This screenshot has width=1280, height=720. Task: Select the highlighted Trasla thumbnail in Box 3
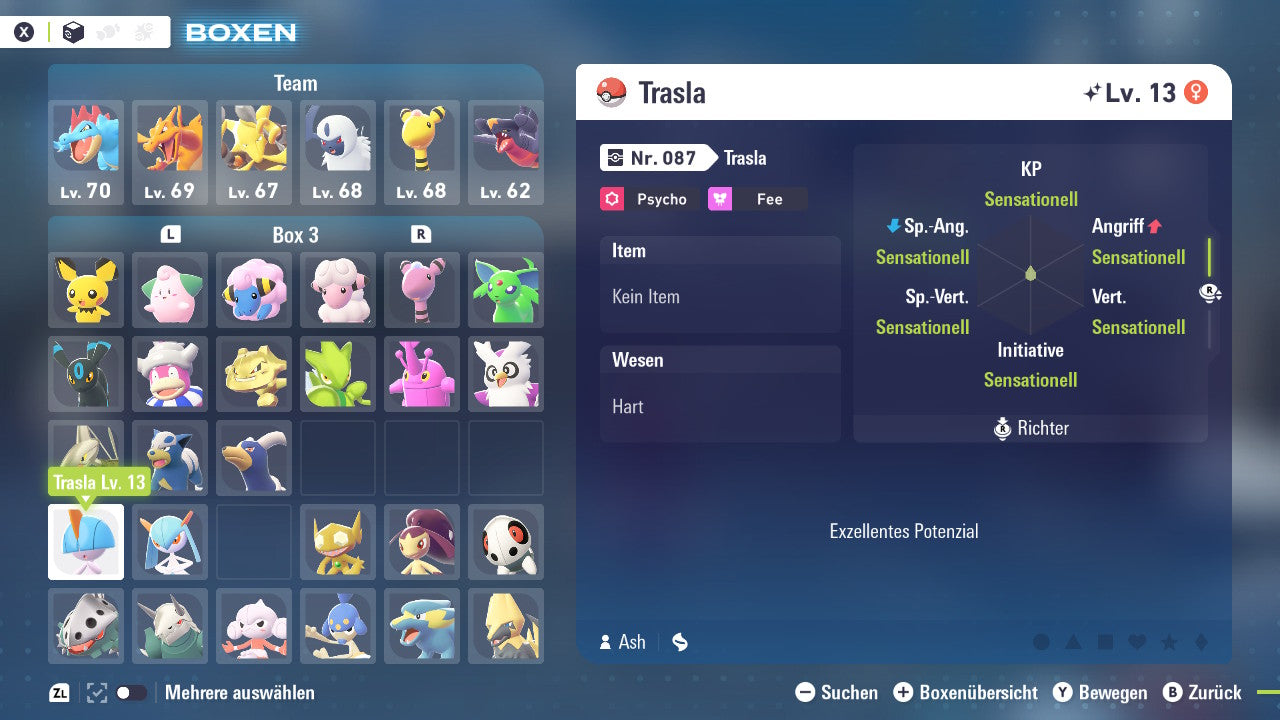[x=86, y=541]
